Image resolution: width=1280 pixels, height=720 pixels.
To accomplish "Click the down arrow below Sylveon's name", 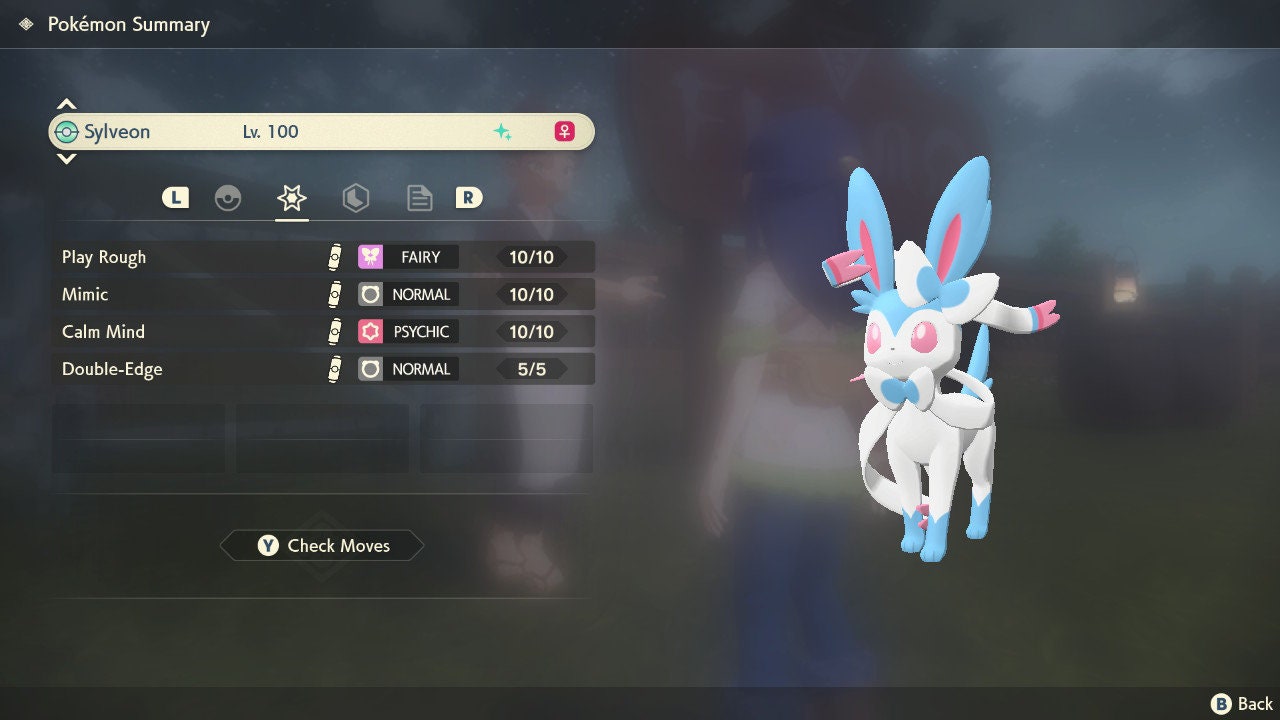I will tap(66, 159).
